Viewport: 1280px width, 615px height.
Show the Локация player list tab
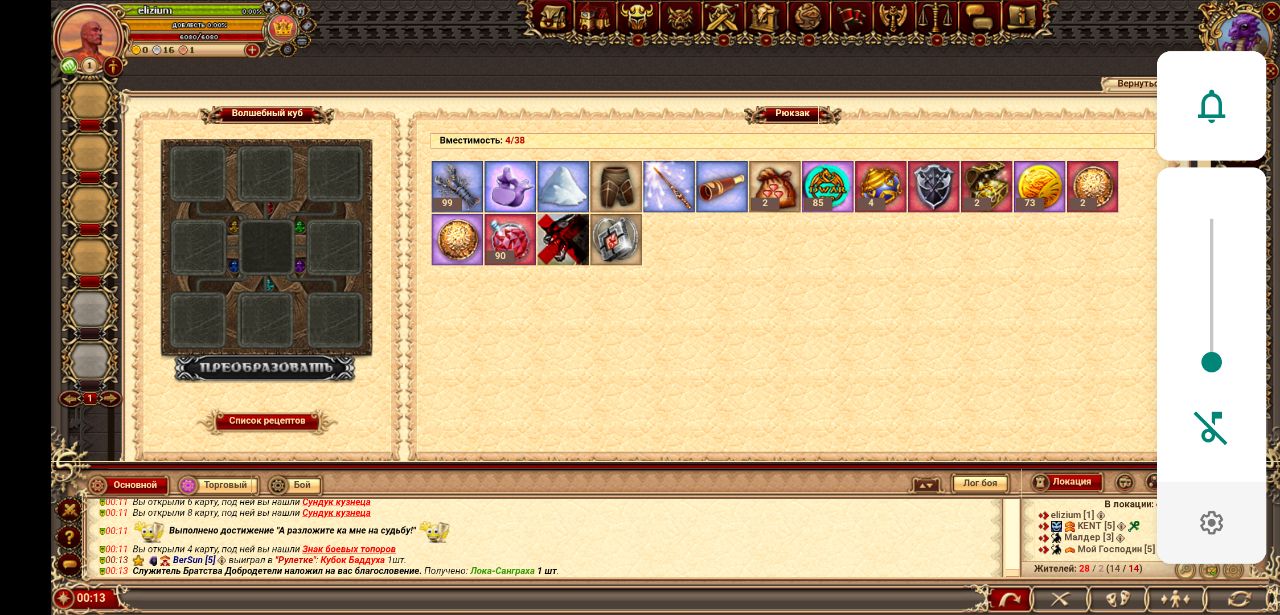[x=1067, y=482]
